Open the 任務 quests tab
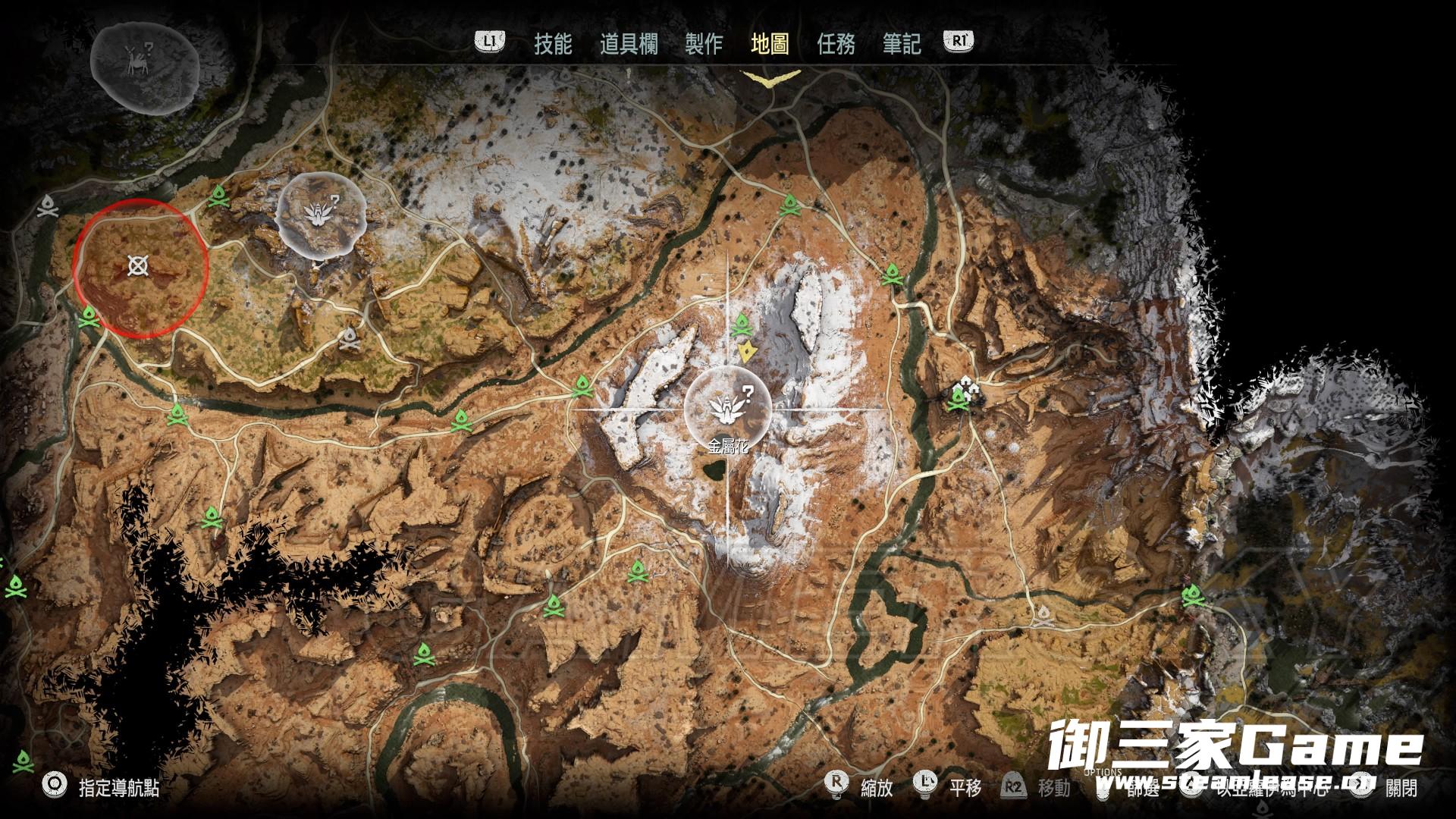Image resolution: width=1456 pixels, height=819 pixels. pyautogui.click(x=836, y=44)
